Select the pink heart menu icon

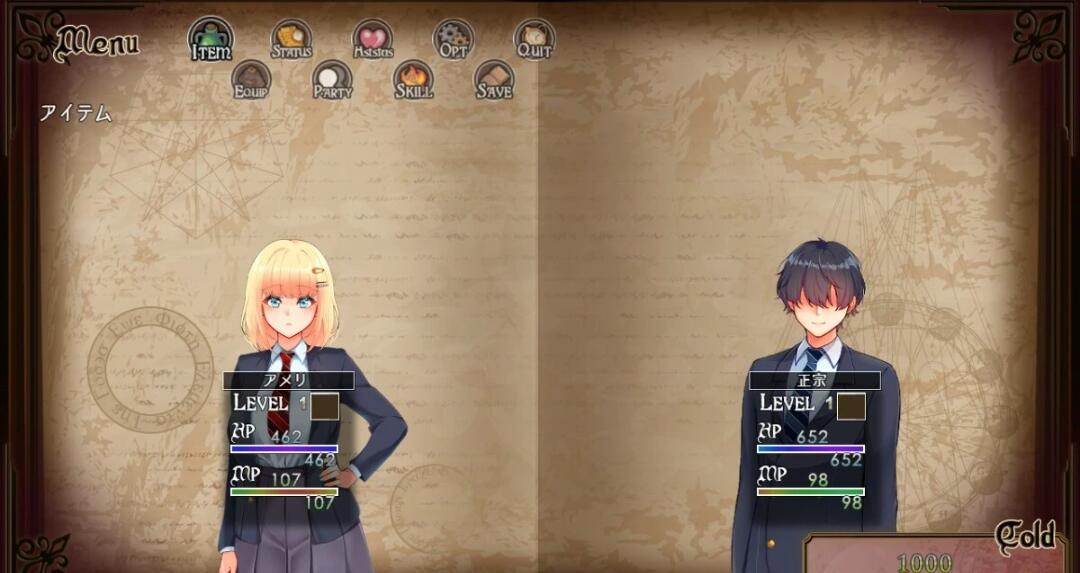372,40
